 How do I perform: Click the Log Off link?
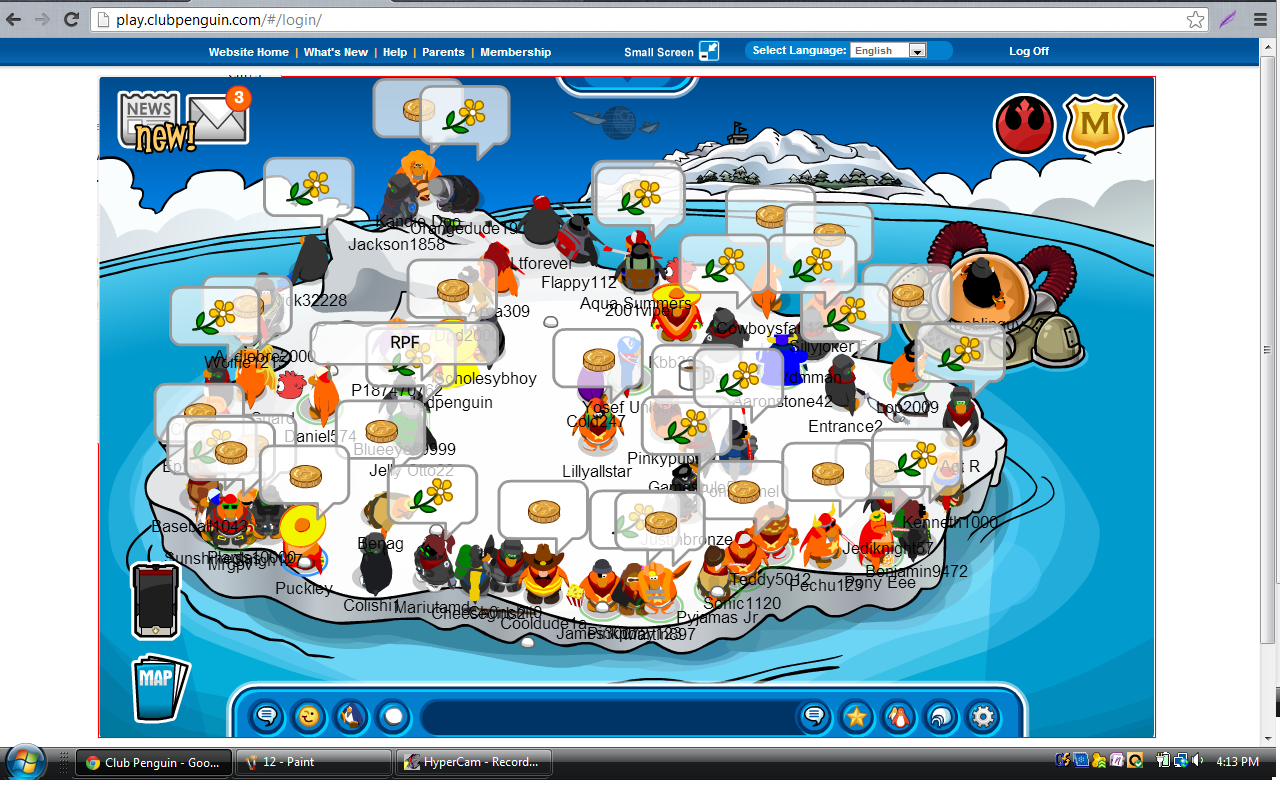coord(1029,51)
